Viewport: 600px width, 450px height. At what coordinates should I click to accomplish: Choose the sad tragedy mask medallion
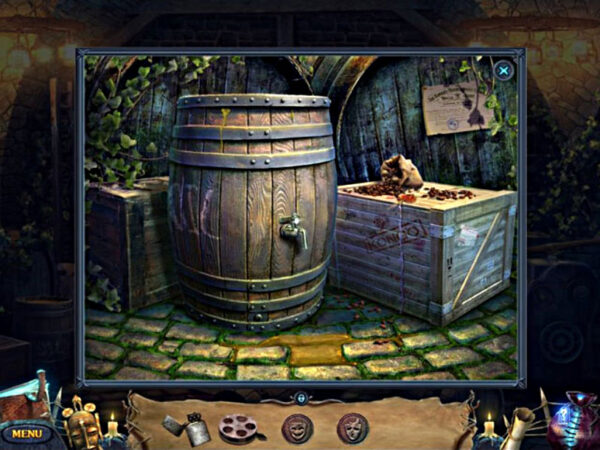click(352, 428)
